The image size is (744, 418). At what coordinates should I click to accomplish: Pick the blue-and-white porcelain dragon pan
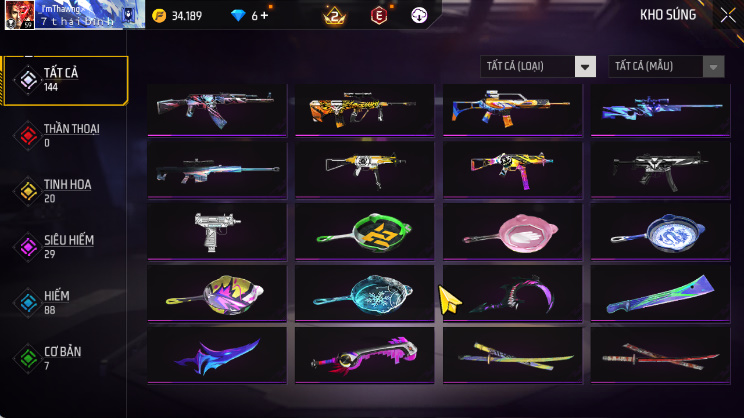(x=661, y=230)
